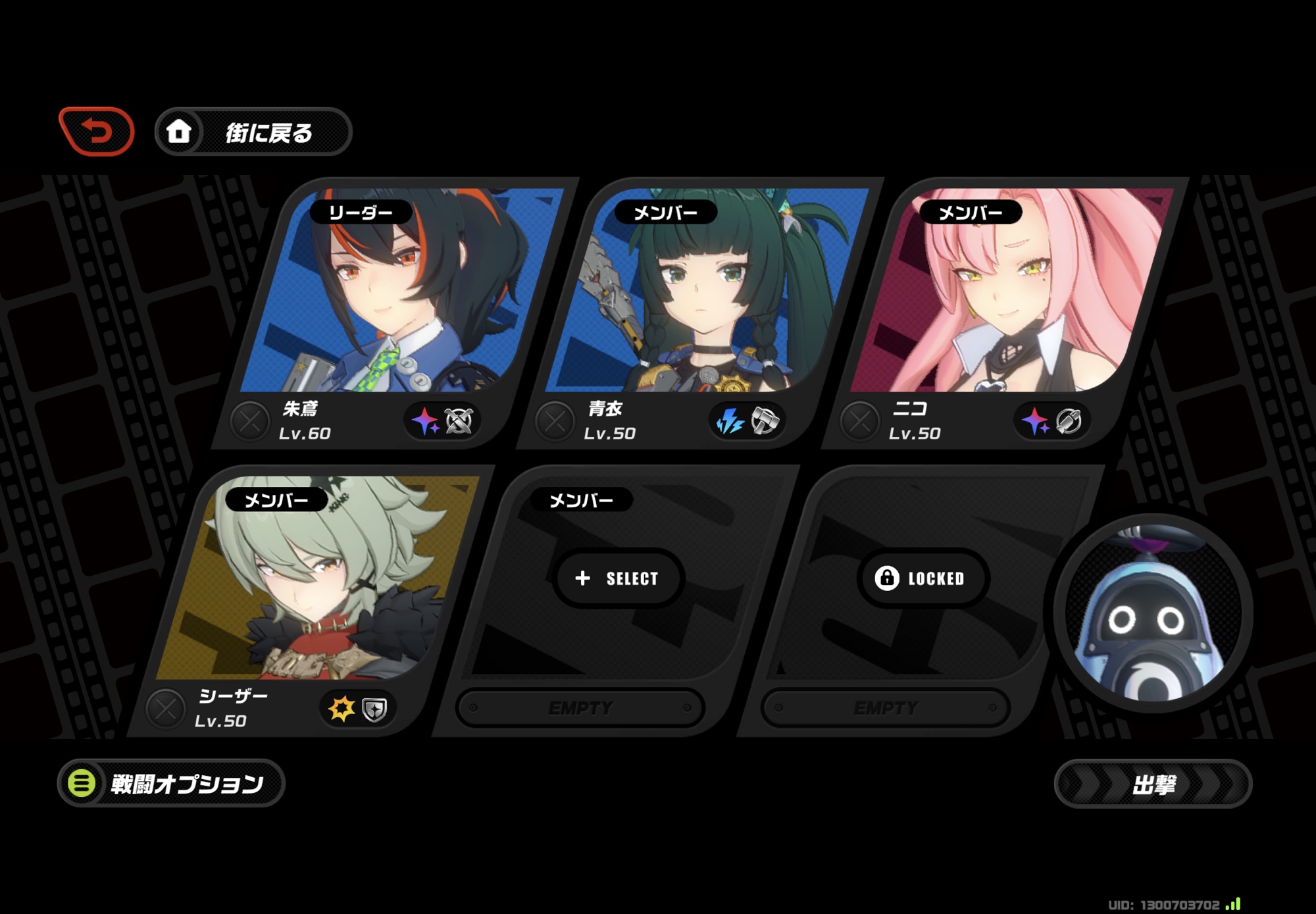Start the sortie with 出撃
1316x914 pixels.
pos(1153,784)
